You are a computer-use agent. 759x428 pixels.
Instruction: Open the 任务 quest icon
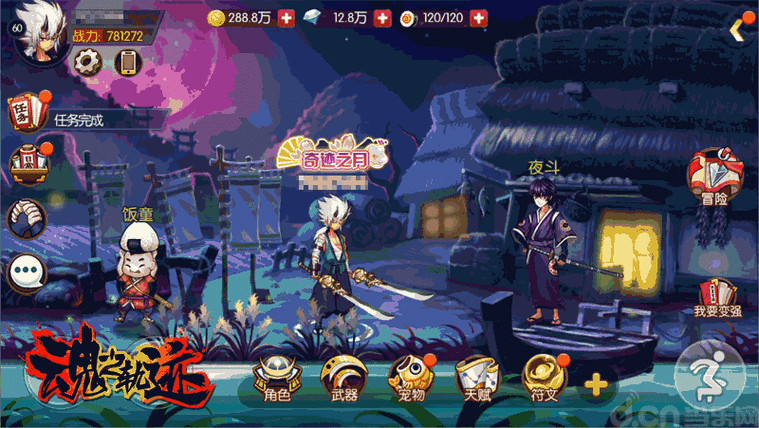pos(27,113)
